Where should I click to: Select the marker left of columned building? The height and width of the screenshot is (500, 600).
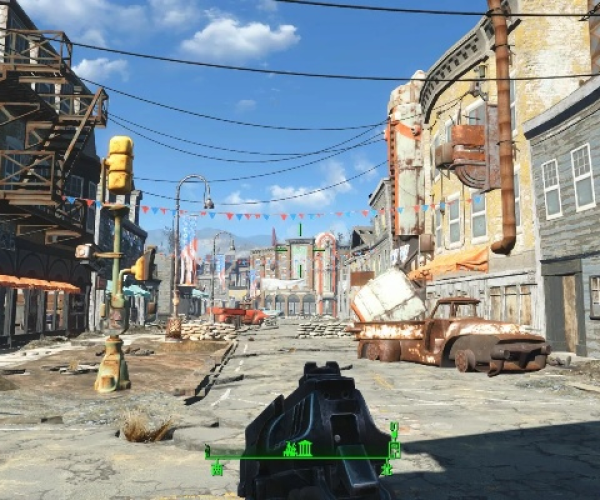click(290, 449)
